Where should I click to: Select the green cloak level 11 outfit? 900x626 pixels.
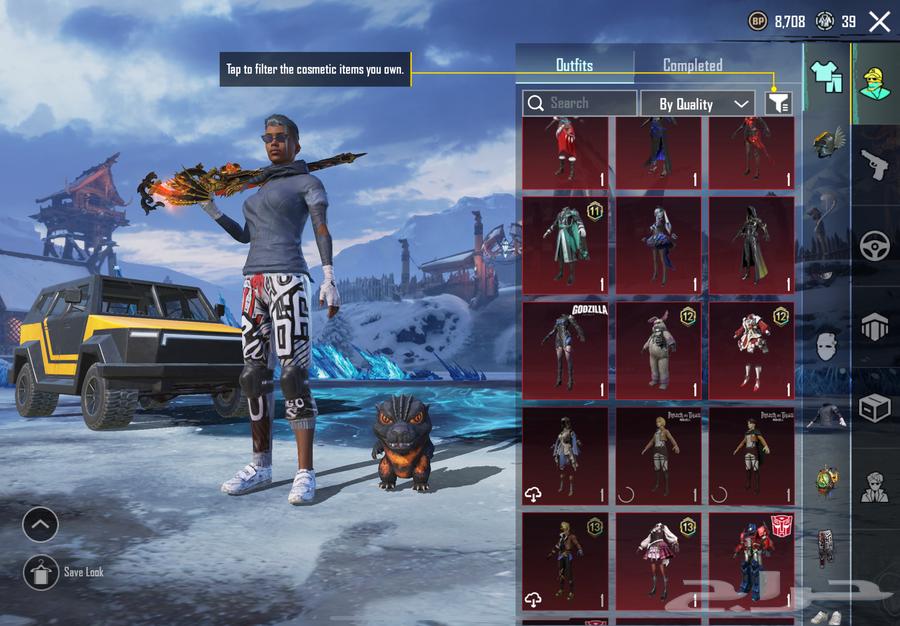[x=565, y=244]
